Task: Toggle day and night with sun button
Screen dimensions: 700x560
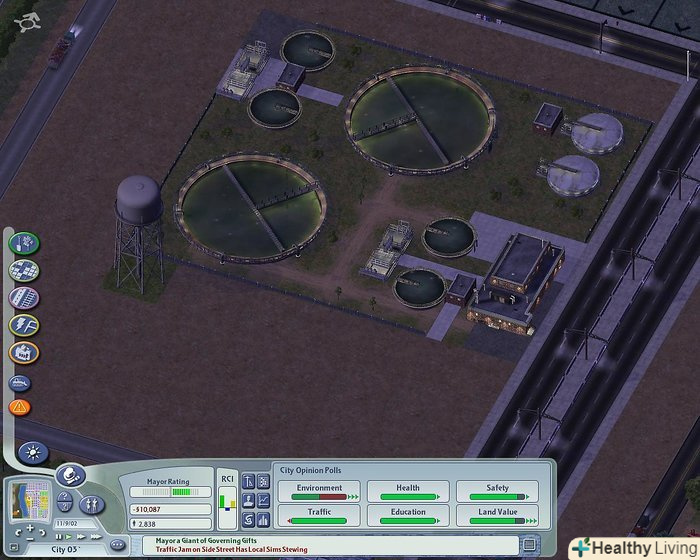Action: (32, 452)
